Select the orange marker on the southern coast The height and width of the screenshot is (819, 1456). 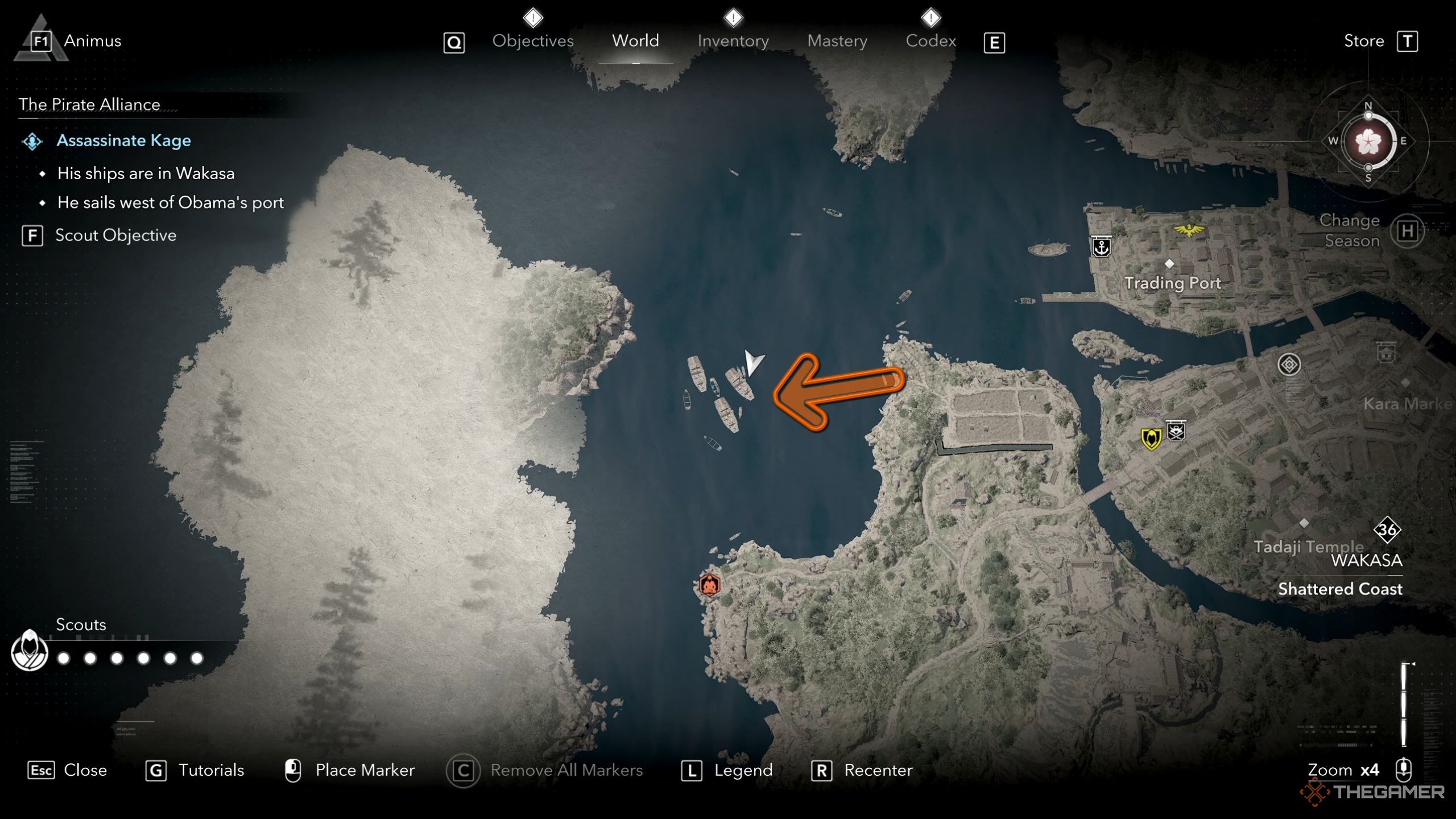click(709, 585)
